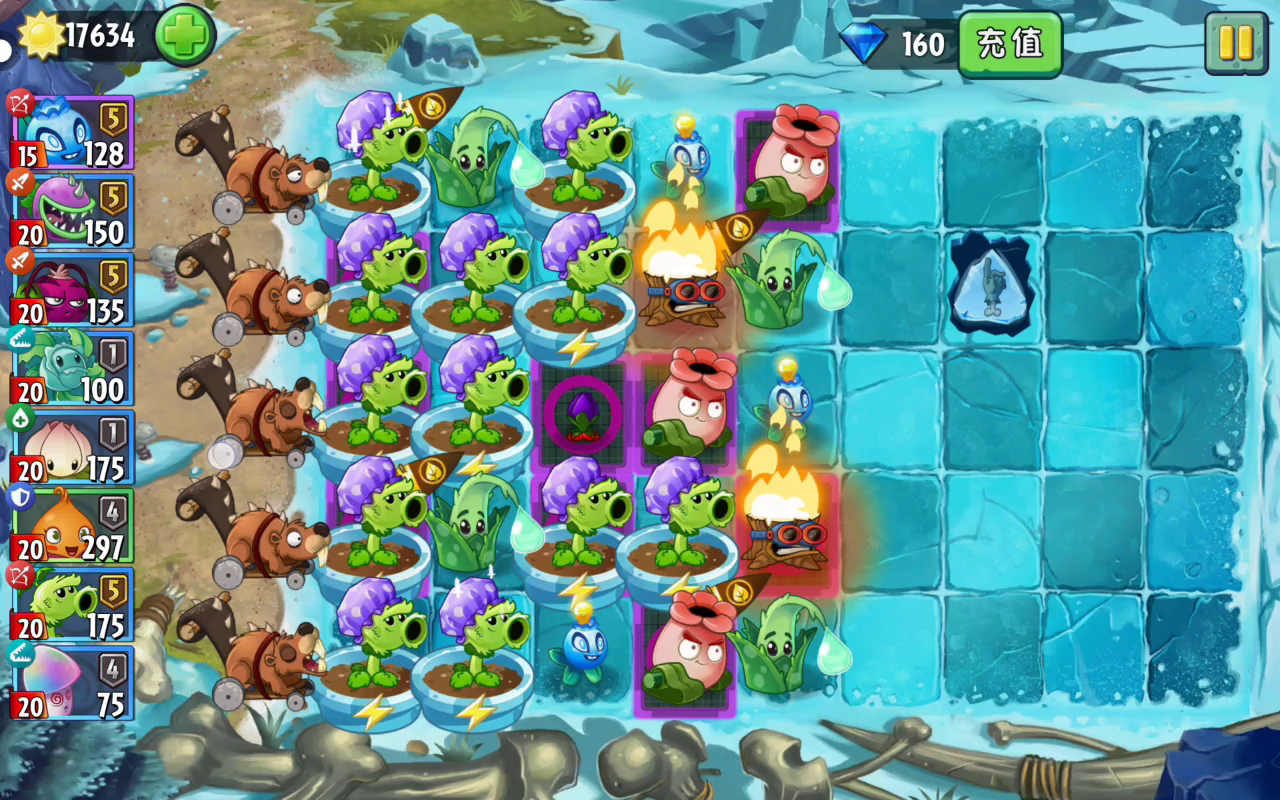Click the green plus to add sun

pos(185,36)
